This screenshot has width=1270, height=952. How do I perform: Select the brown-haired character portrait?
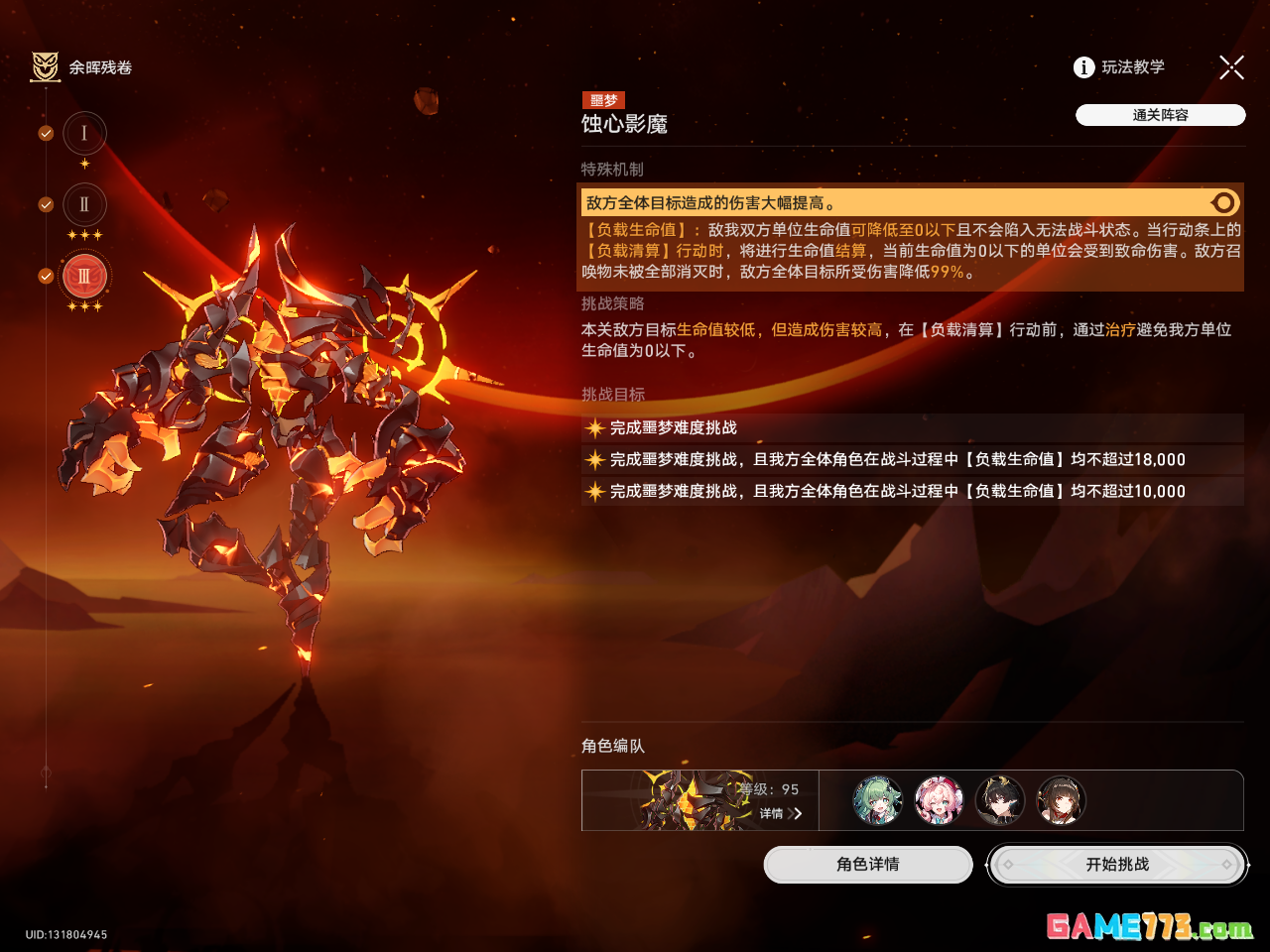(x=1061, y=800)
